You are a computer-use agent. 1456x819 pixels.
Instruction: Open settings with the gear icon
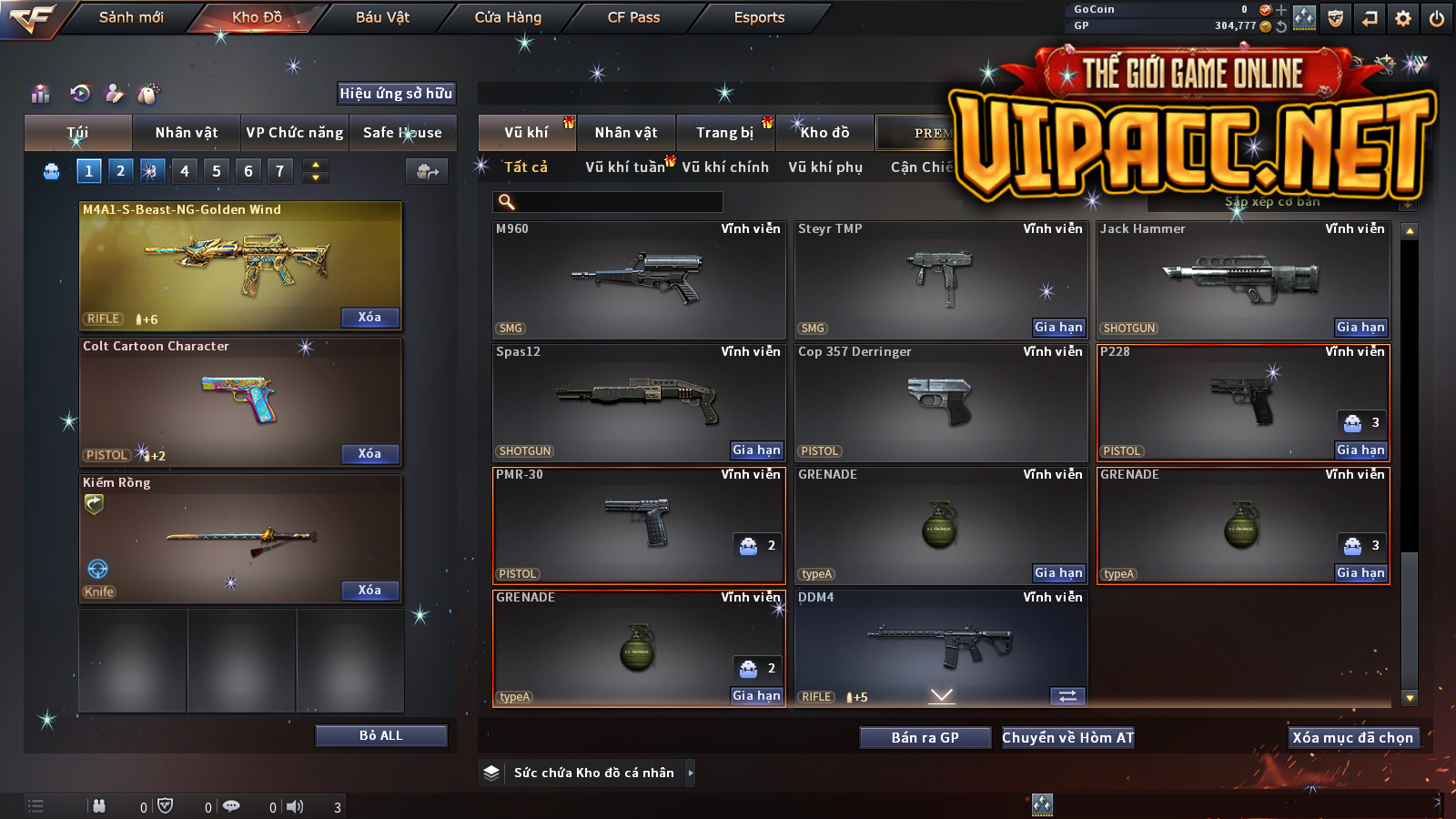1403,18
